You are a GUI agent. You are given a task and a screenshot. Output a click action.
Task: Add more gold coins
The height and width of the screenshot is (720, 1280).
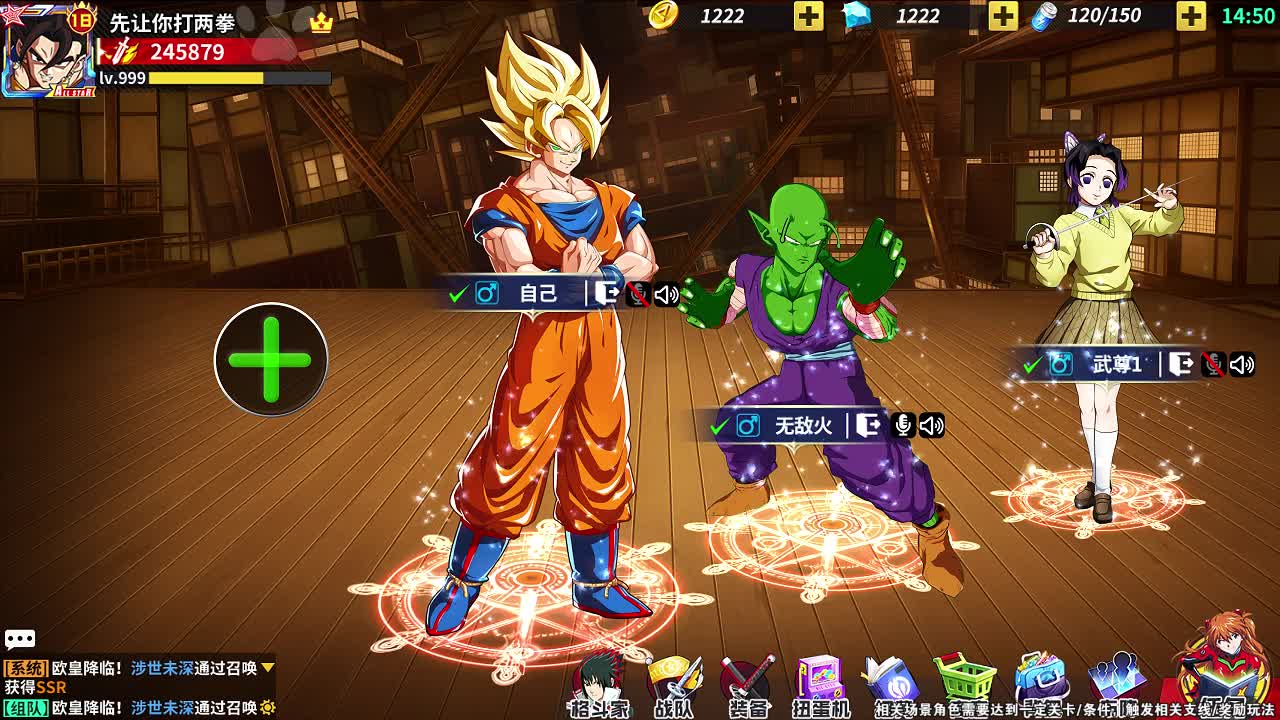pos(808,16)
